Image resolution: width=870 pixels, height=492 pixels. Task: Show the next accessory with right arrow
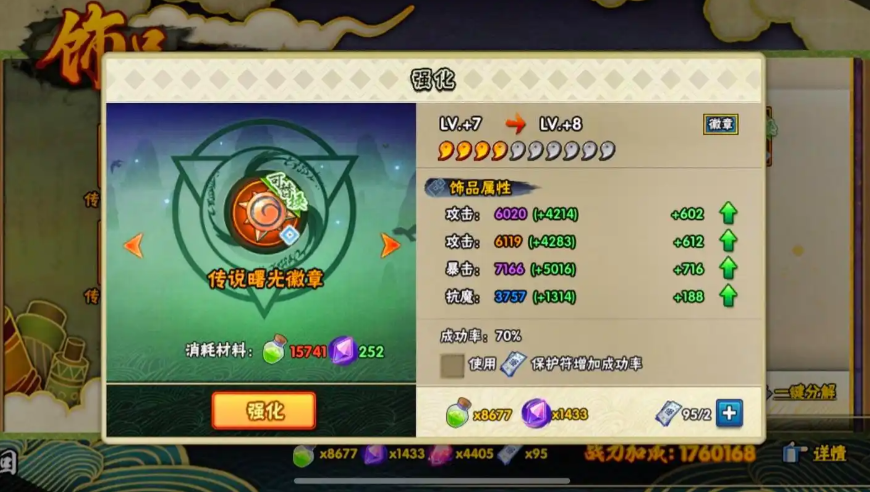click(x=390, y=245)
